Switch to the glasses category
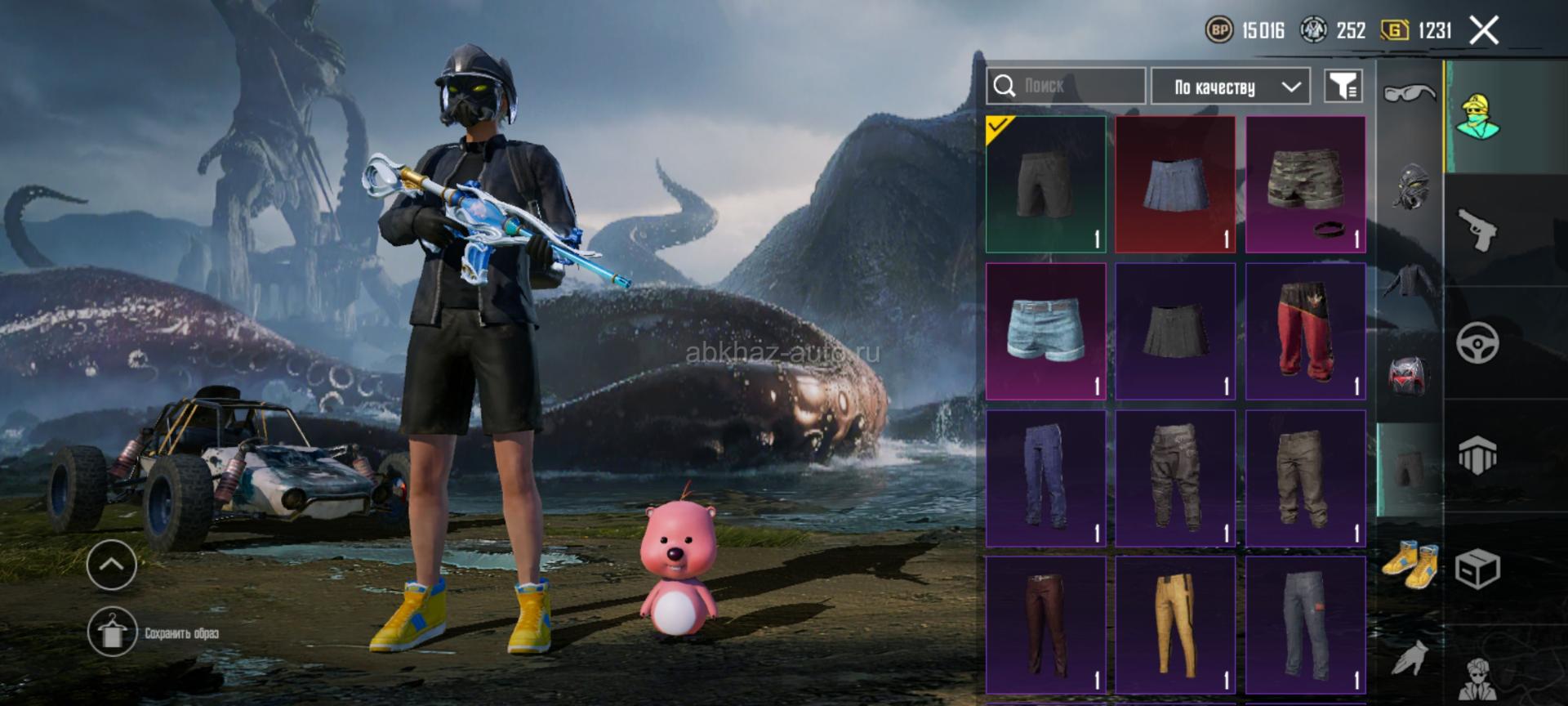1568x706 pixels. pos(1409,93)
